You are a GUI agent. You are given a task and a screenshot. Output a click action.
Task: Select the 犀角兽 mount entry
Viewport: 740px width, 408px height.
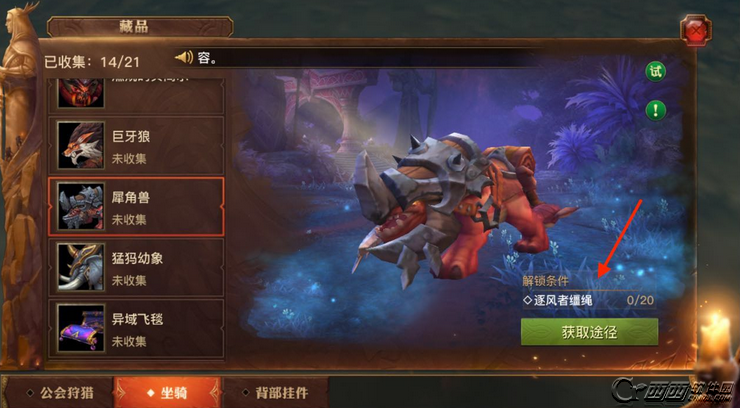click(x=135, y=206)
